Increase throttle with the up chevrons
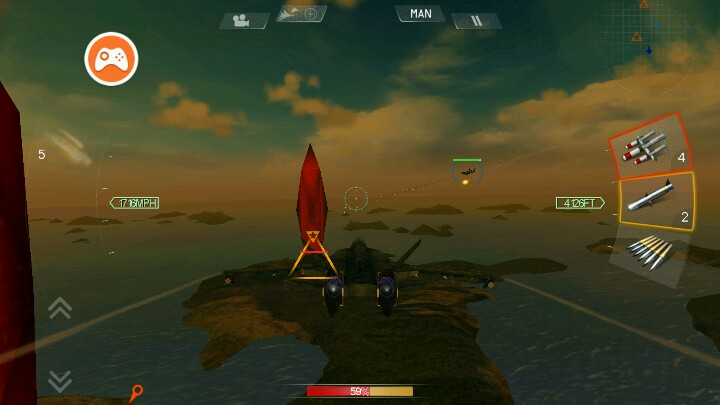Viewport: 720px width, 405px height. (x=60, y=308)
